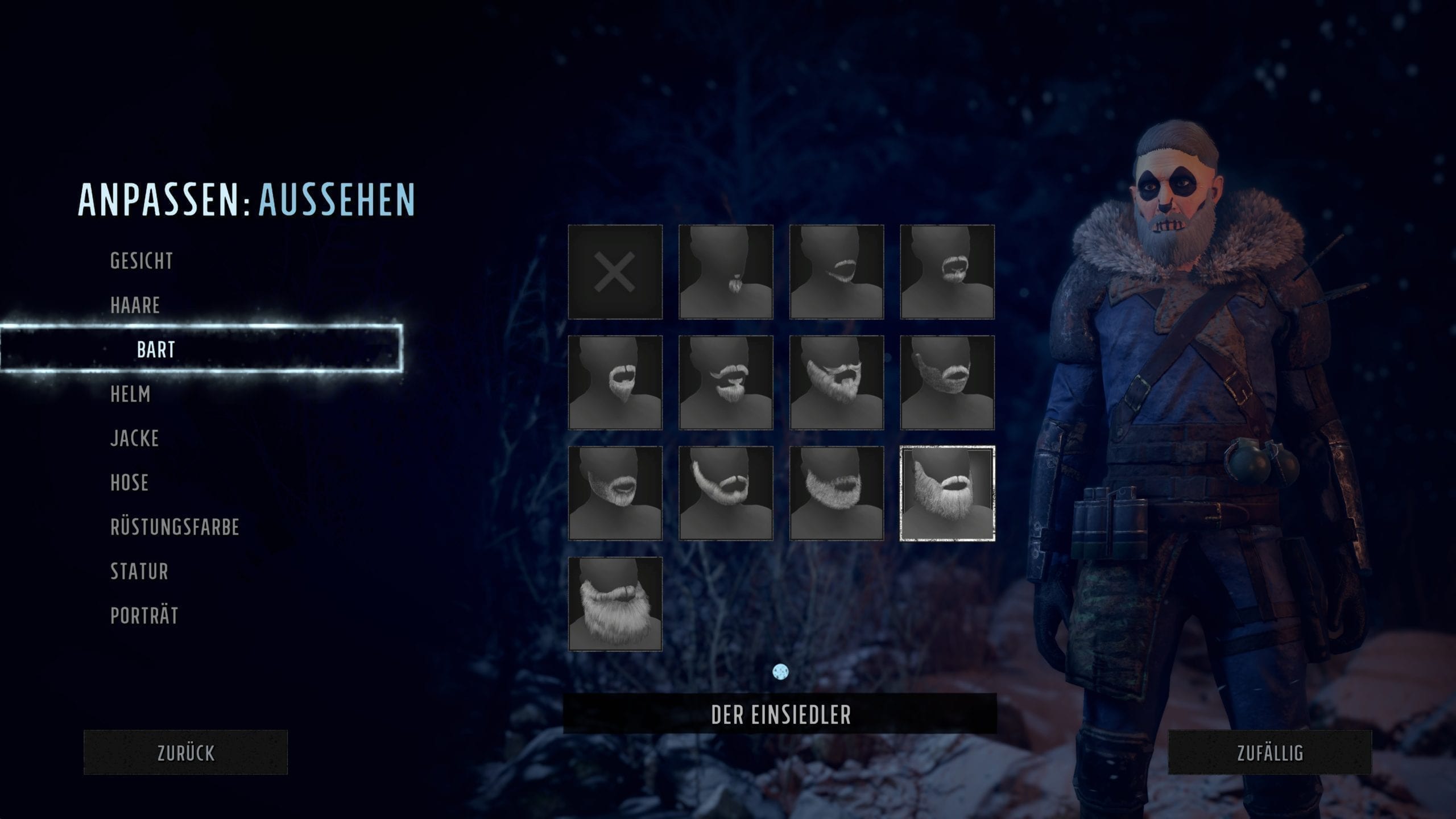1456x819 pixels.
Task: Select the highlighted Der Einsiedler beard
Action: pyautogui.click(x=947, y=493)
